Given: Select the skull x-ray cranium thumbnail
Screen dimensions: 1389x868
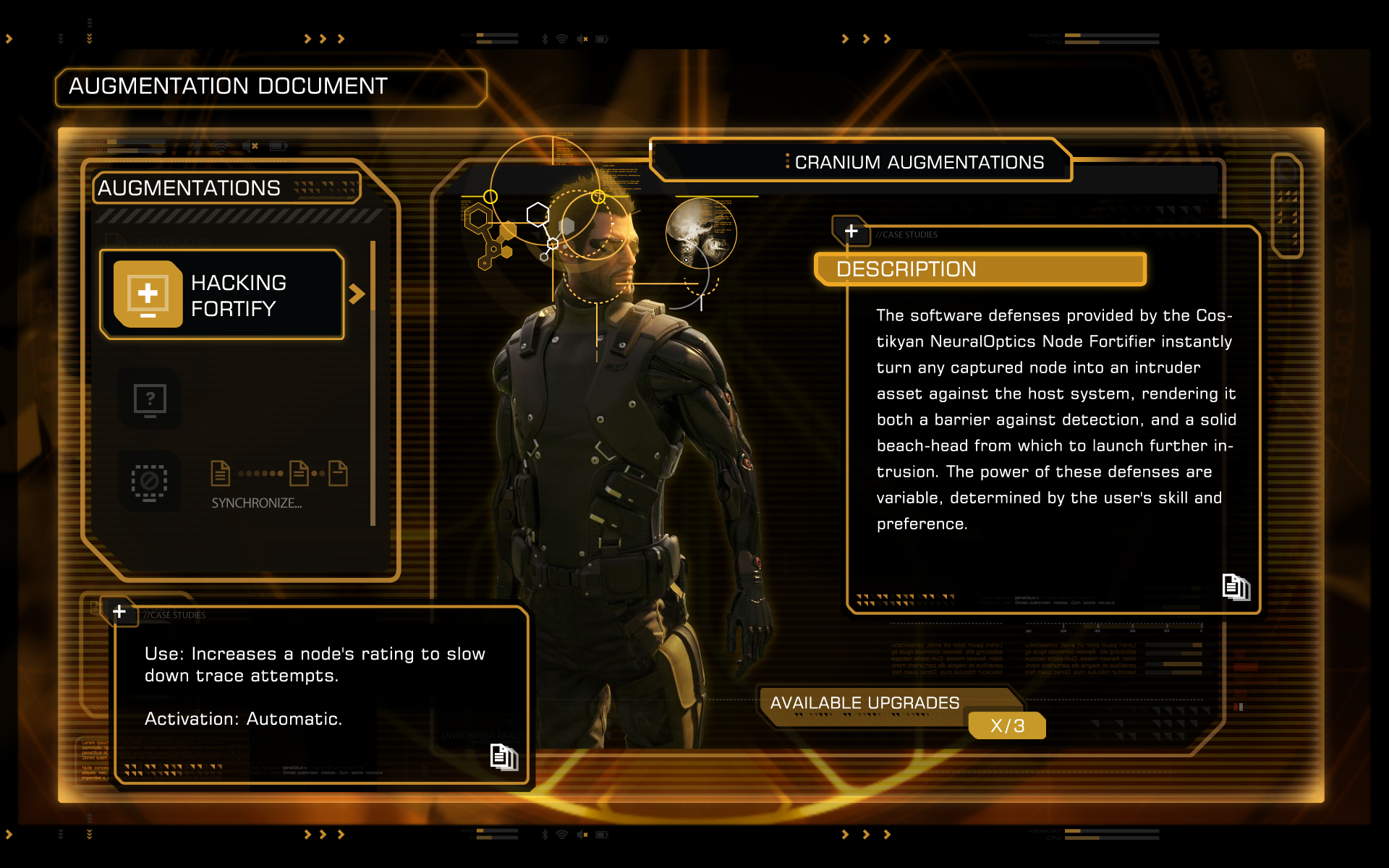Looking at the screenshot, I should [x=700, y=233].
